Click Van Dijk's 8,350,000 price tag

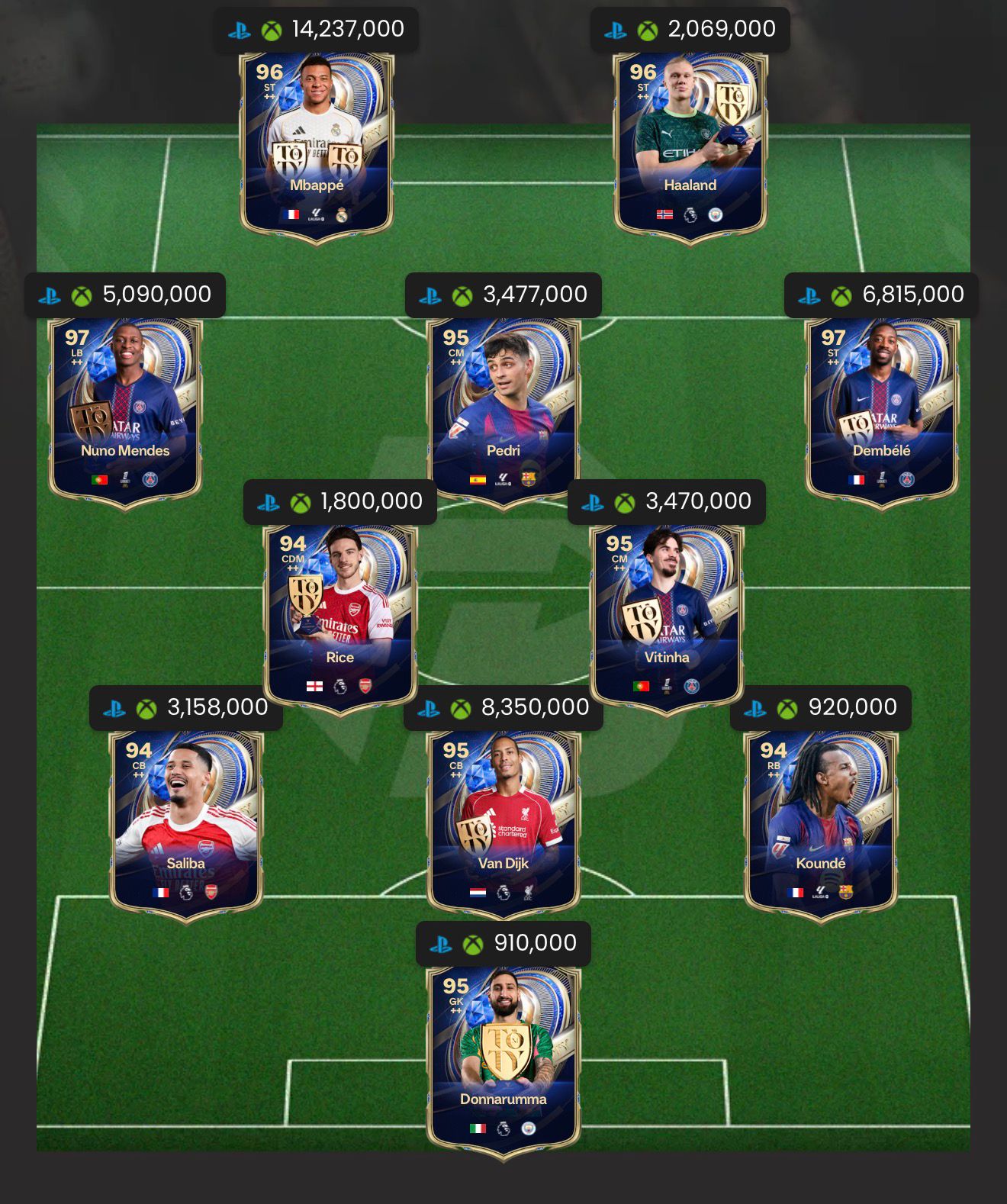pyautogui.click(x=504, y=708)
